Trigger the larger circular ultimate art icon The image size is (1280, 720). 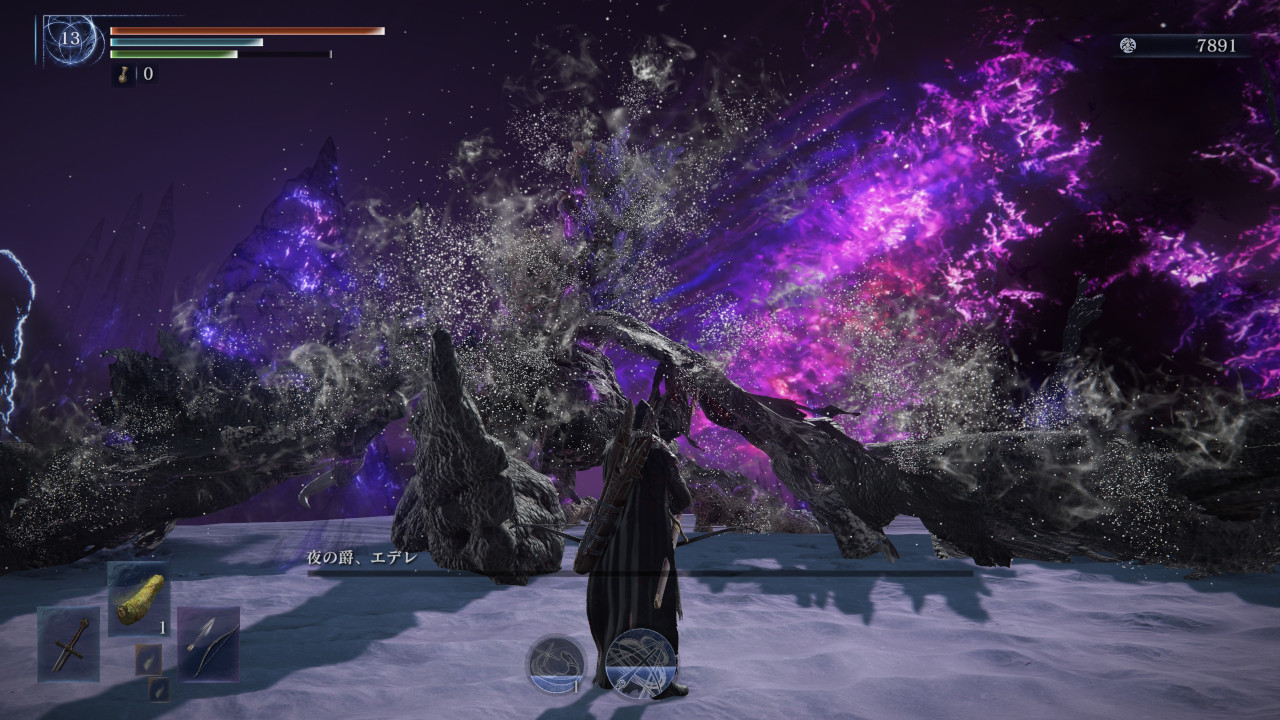pos(641,662)
